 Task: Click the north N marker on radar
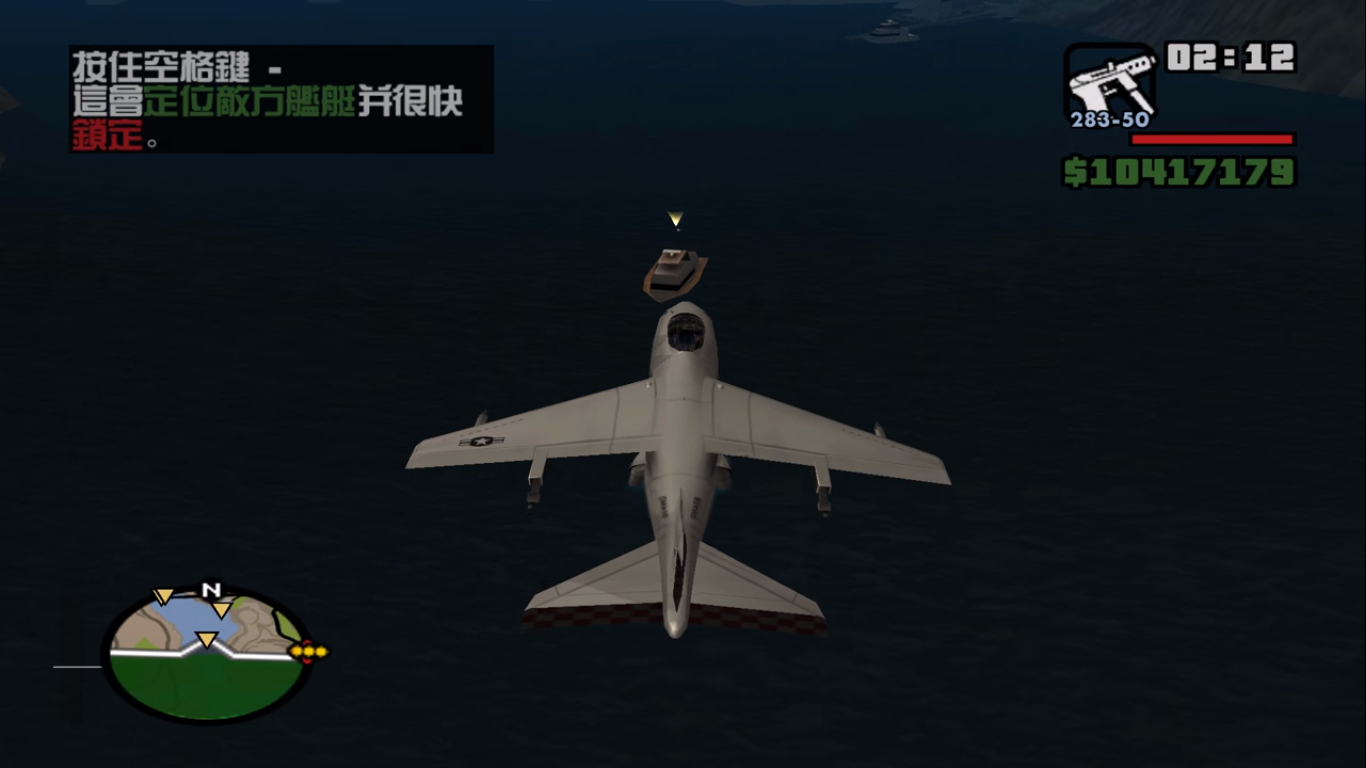click(x=210, y=590)
